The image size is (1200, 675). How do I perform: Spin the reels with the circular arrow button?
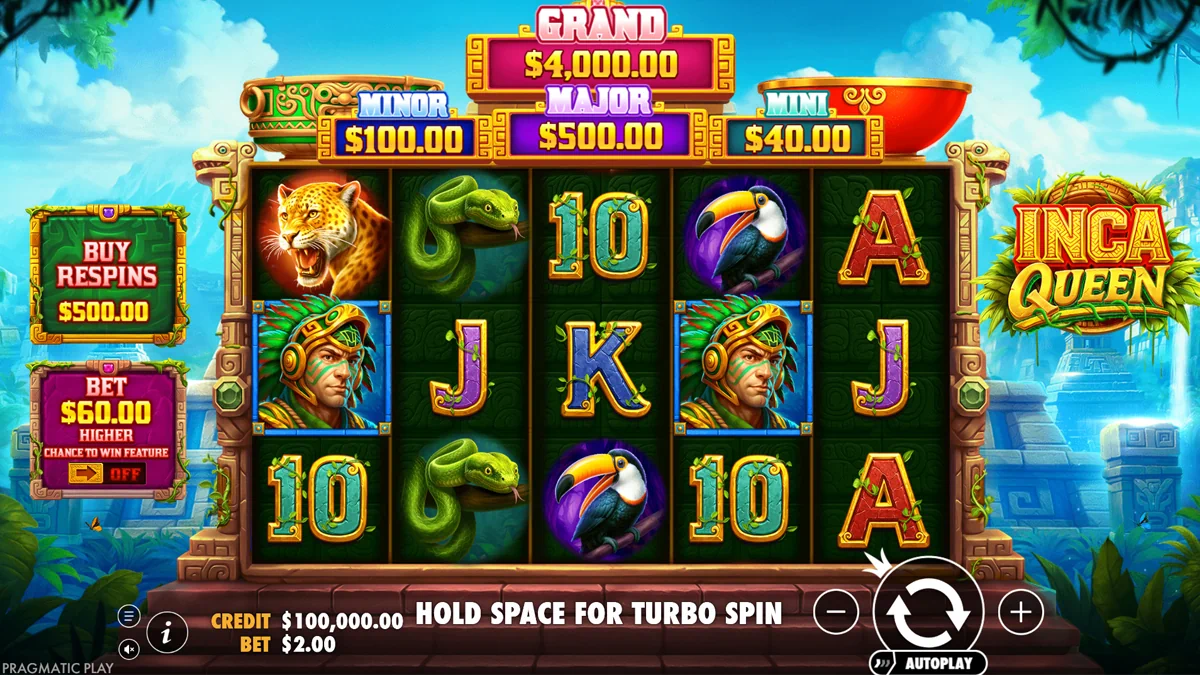pyautogui.click(x=929, y=612)
